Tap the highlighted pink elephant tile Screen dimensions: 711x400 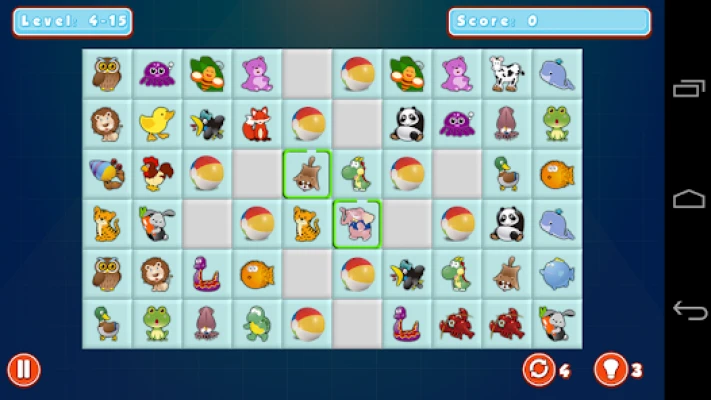click(357, 223)
